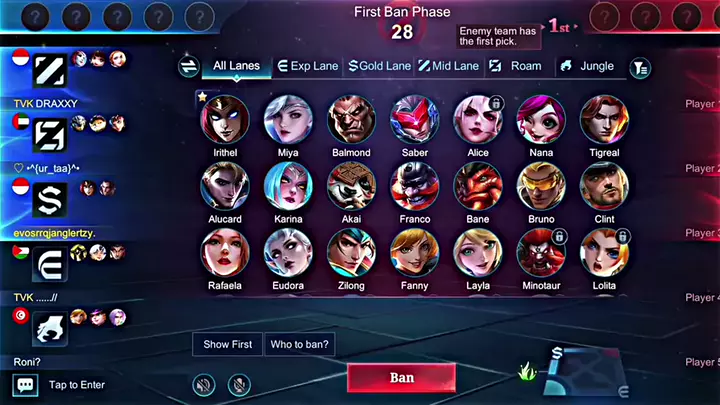Confirm with the red Ban button

[x=401, y=378]
